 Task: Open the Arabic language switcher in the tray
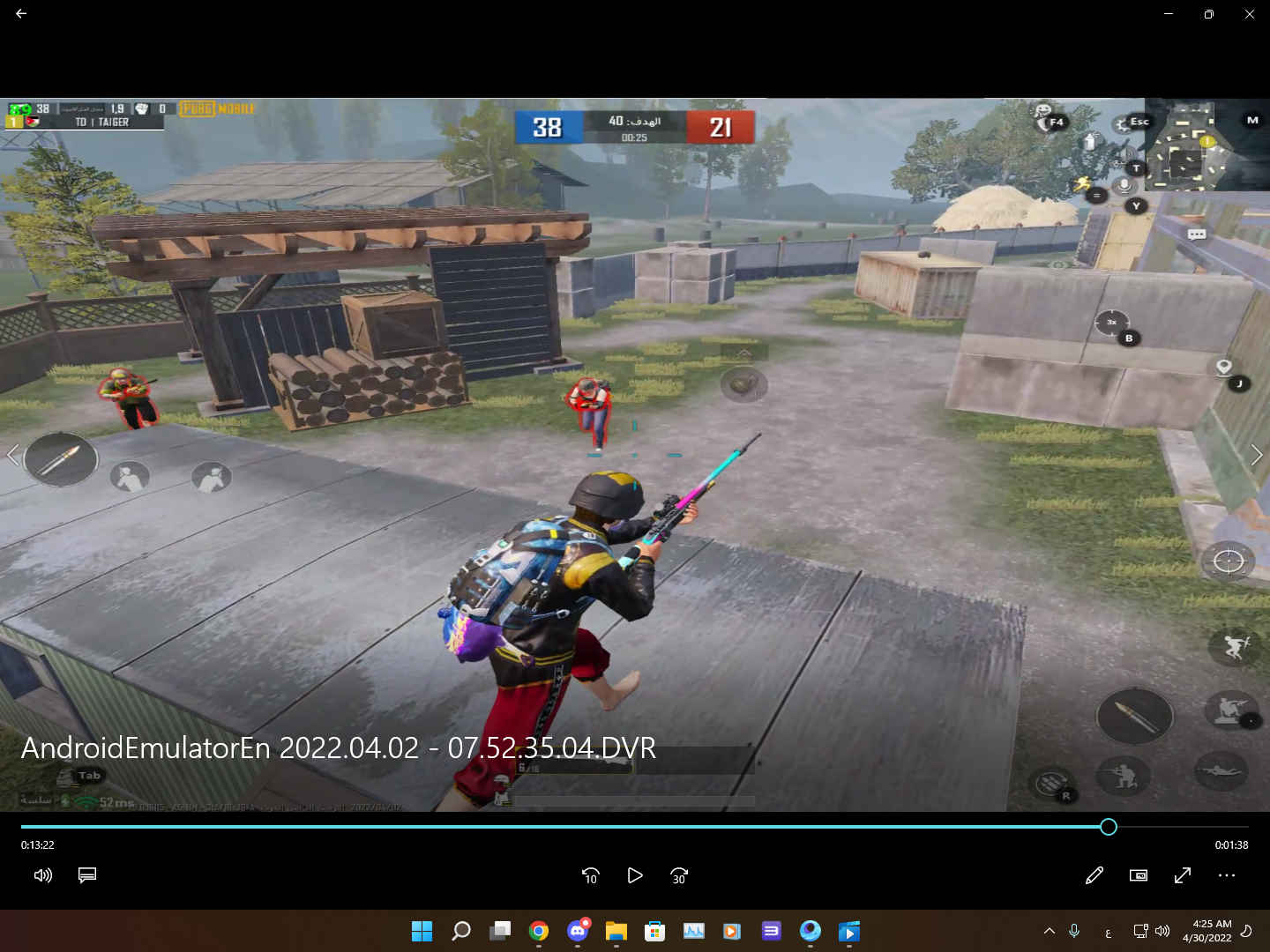click(1107, 931)
